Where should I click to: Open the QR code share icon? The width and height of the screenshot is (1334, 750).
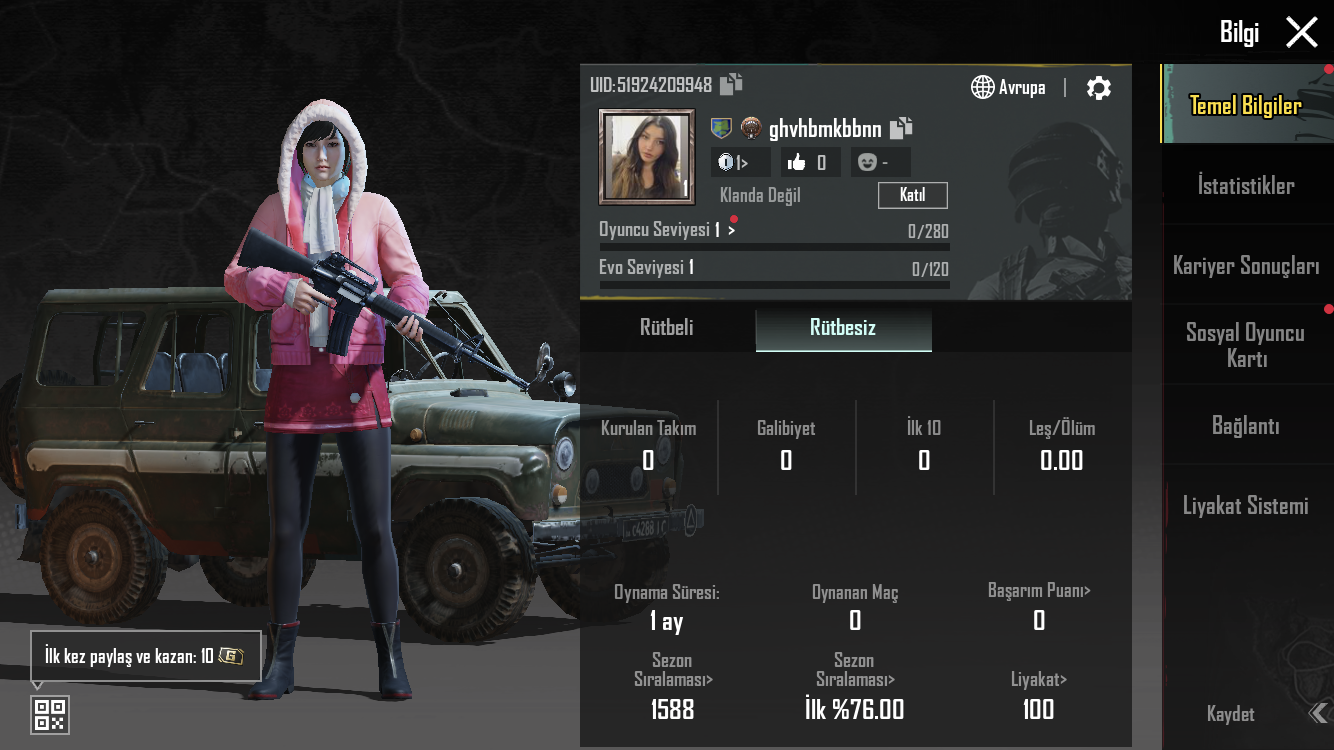coord(50,714)
